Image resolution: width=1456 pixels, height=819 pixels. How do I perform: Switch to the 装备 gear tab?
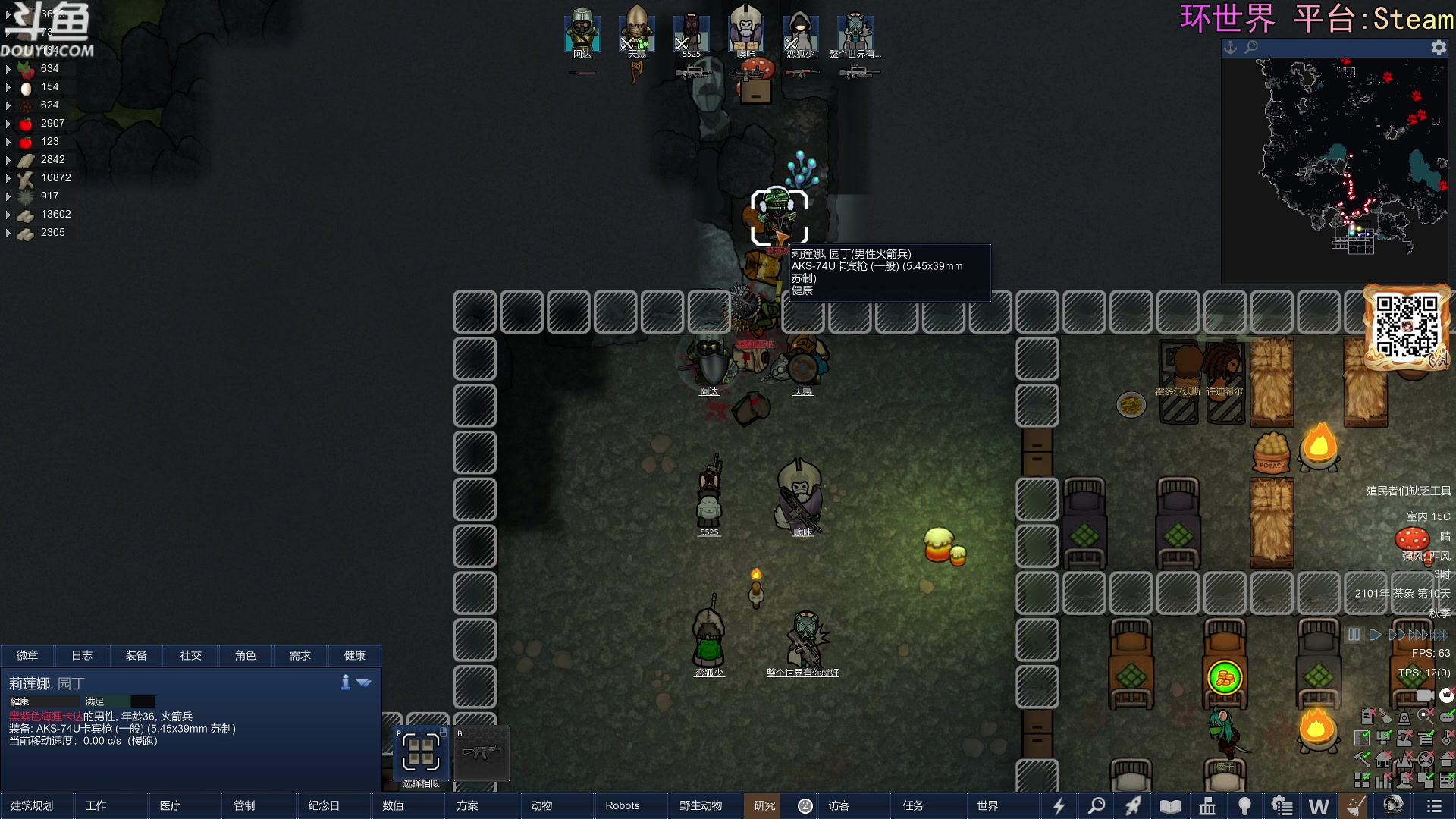point(136,655)
